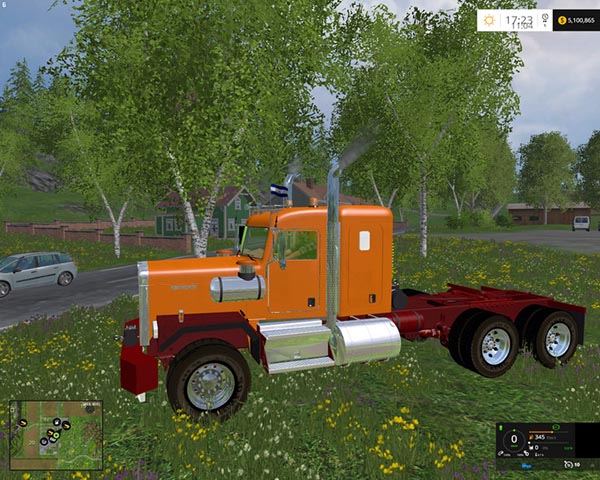Click the sun weather icon
600x480 pixels.
point(488,20)
